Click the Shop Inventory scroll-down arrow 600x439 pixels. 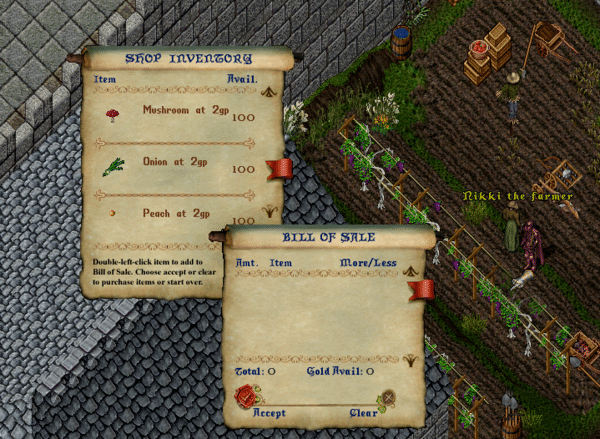(x=269, y=210)
